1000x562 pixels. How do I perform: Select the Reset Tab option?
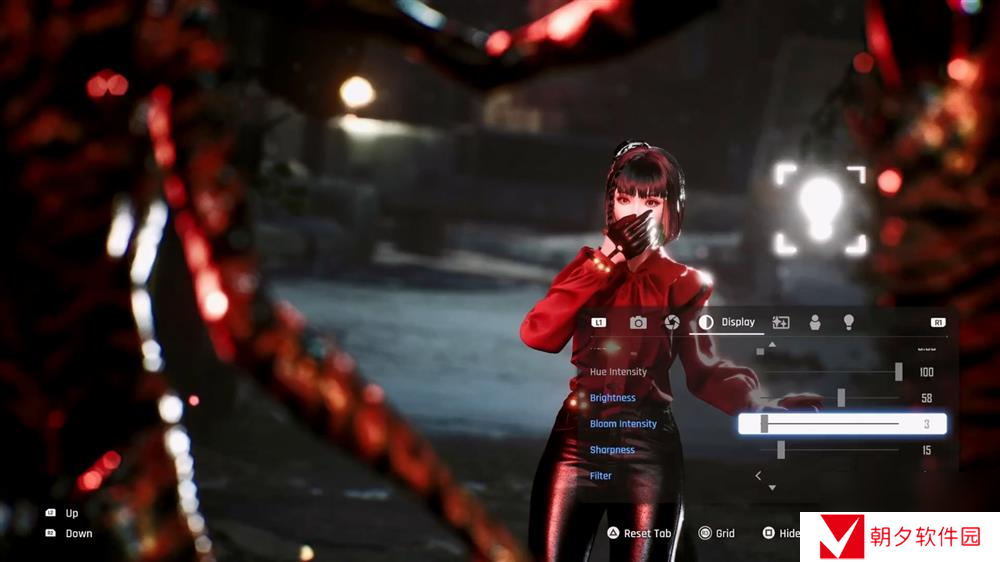tap(638, 533)
